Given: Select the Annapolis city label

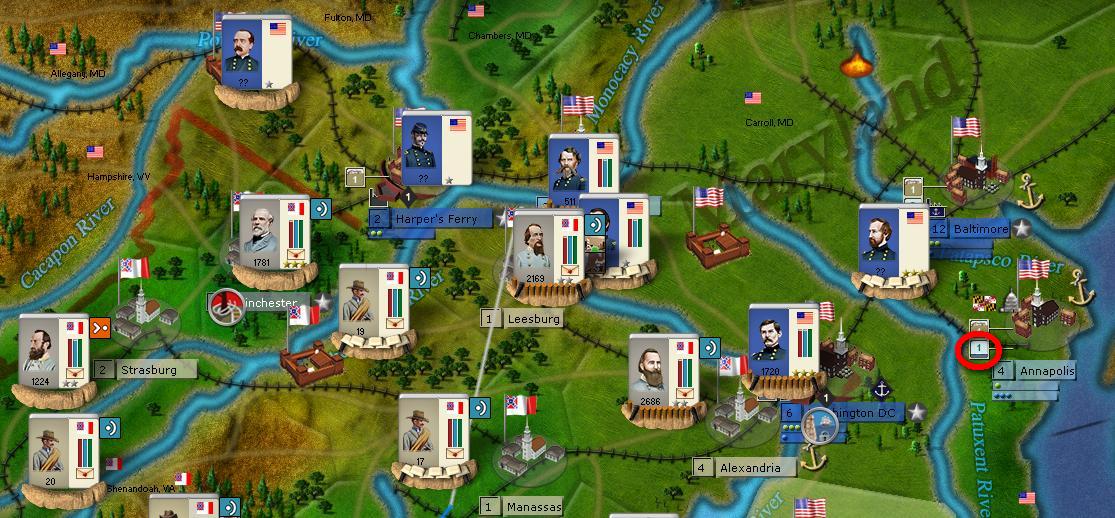Looking at the screenshot, I should (1046, 371).
